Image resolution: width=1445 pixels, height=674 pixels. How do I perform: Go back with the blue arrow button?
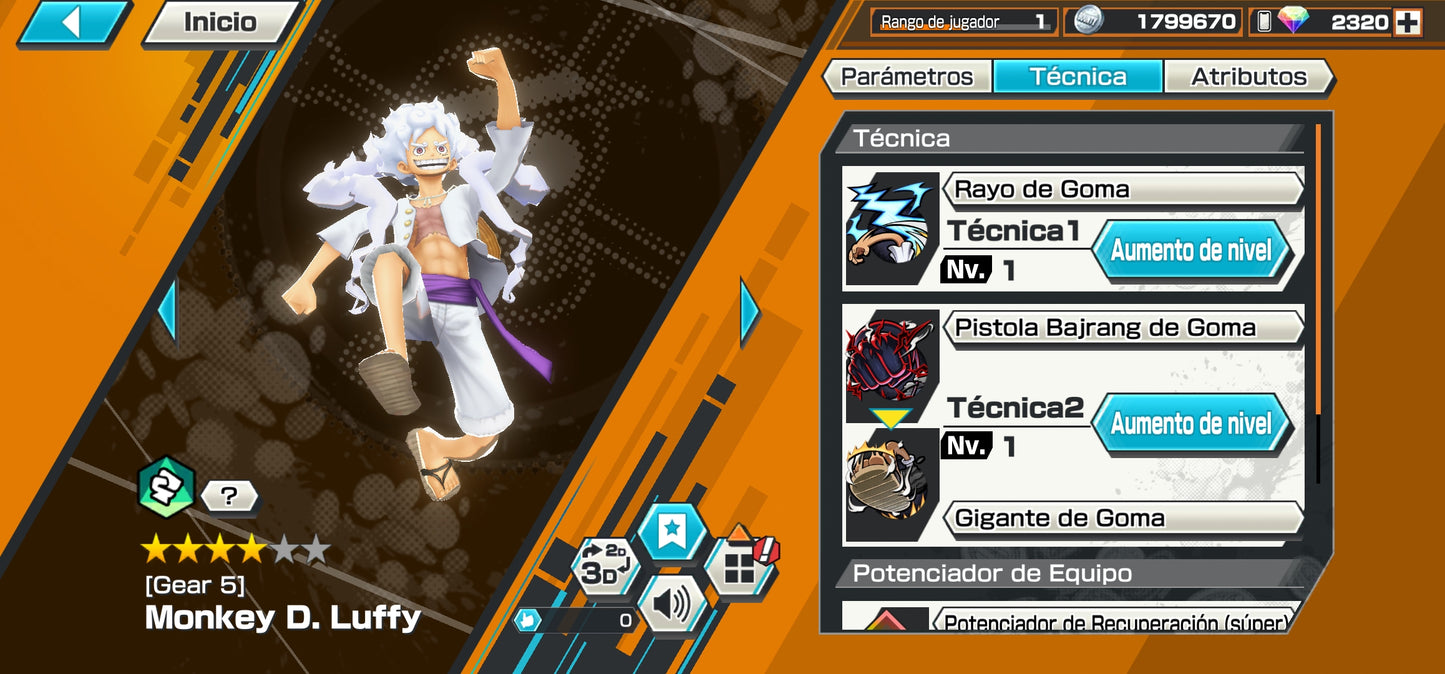point(72,22)
